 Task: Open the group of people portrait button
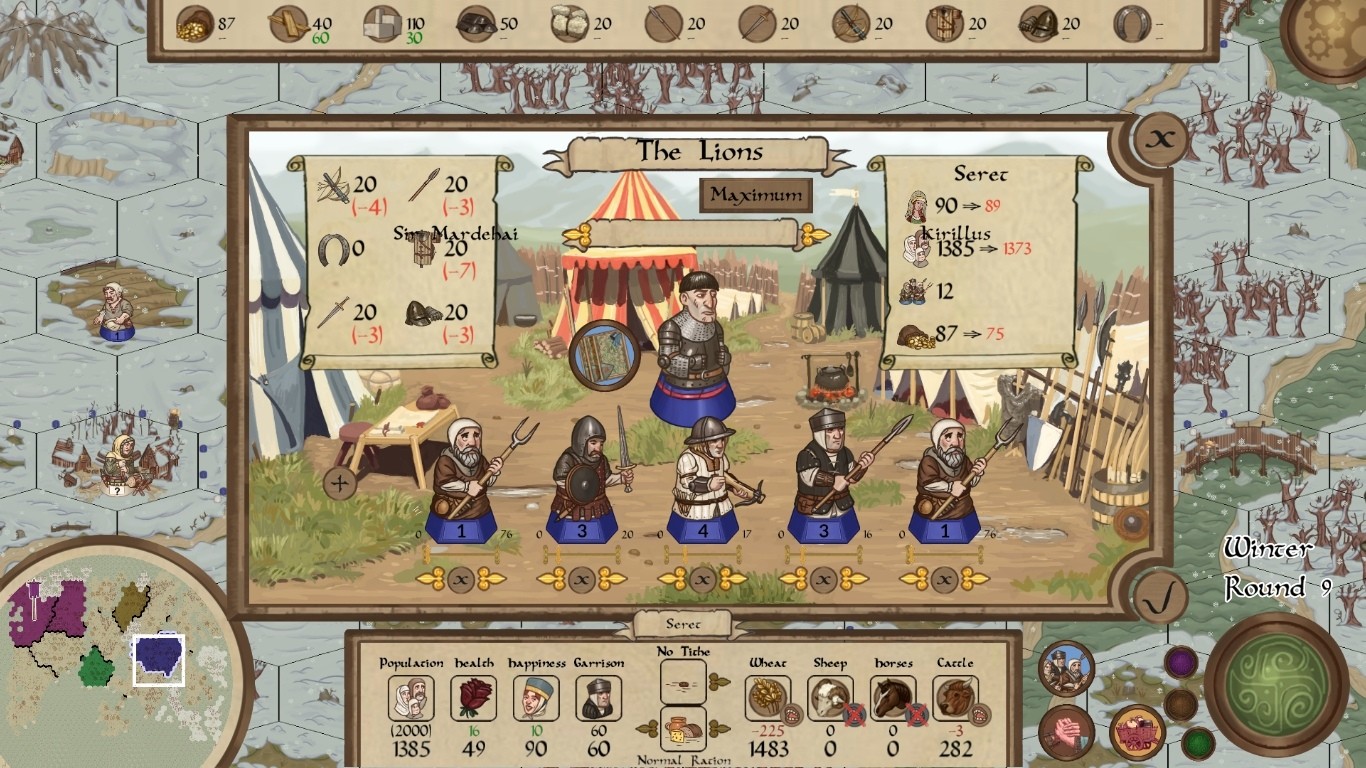pos(1066,668)
